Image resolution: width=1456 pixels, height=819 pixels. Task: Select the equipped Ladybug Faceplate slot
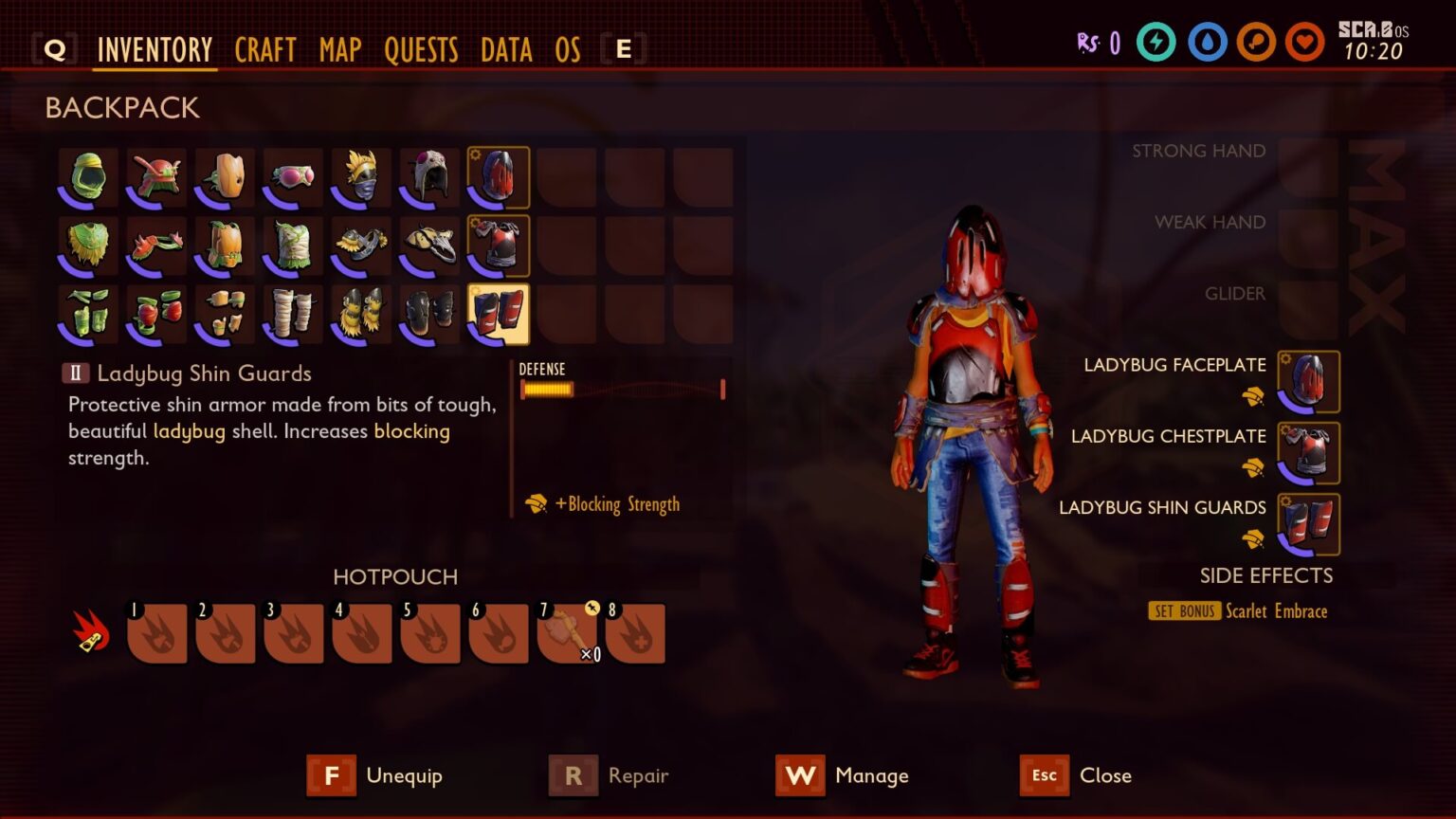(1309, 382)
